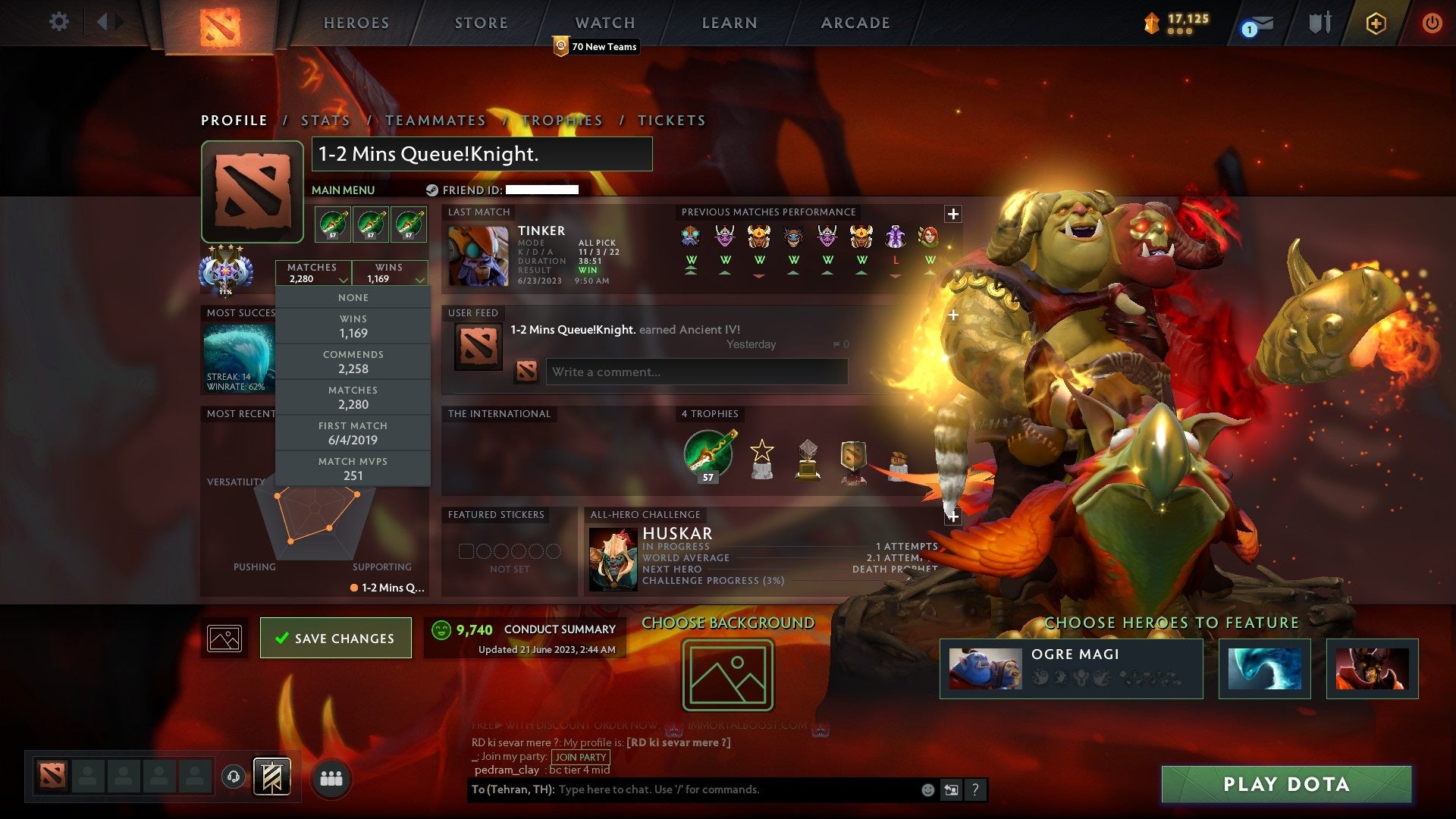
Task: Click the avatar image icon beside Save Changes
Action: (224, 638)
